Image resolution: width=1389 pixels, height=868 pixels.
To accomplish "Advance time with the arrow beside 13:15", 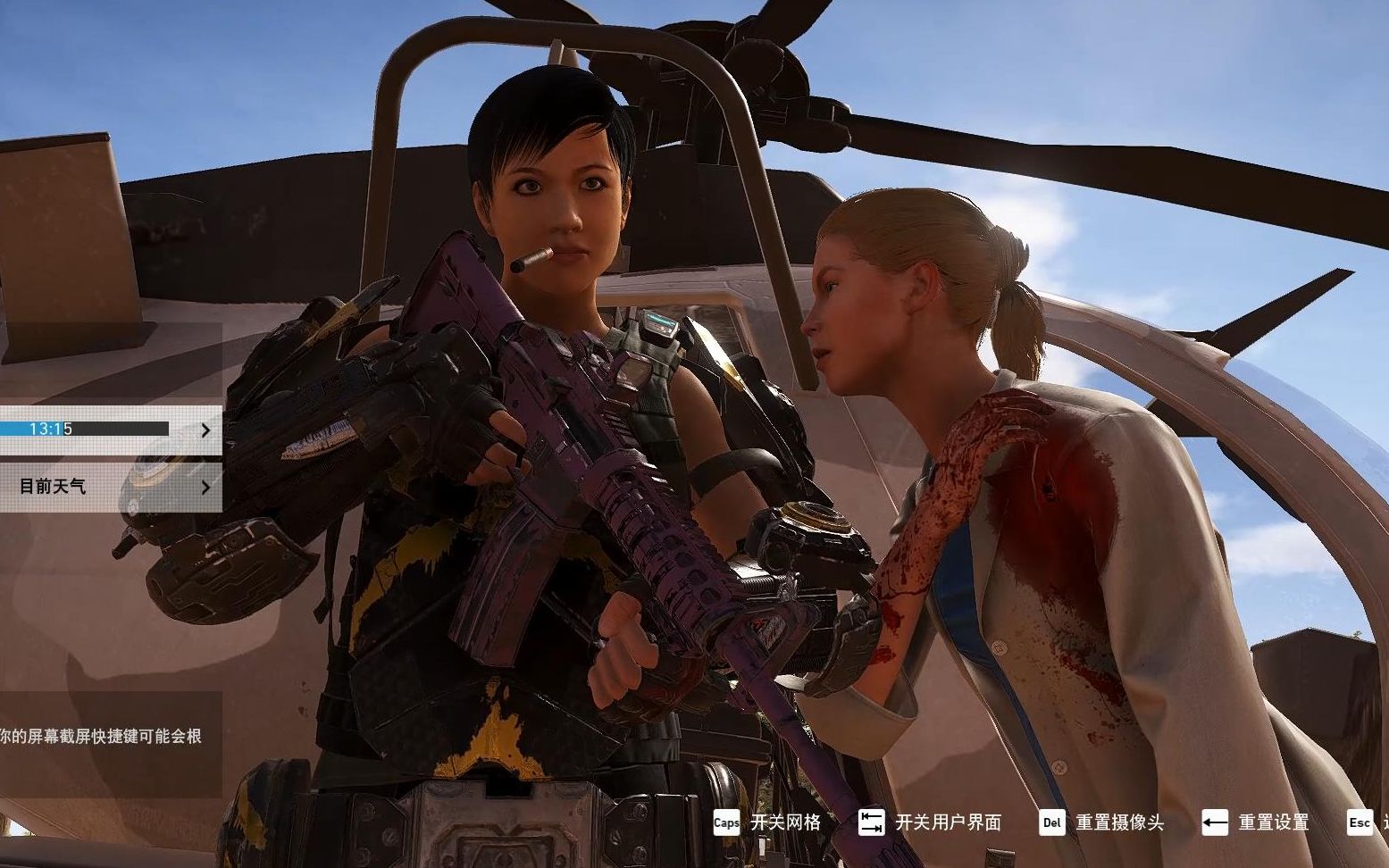I will (206, 430).
